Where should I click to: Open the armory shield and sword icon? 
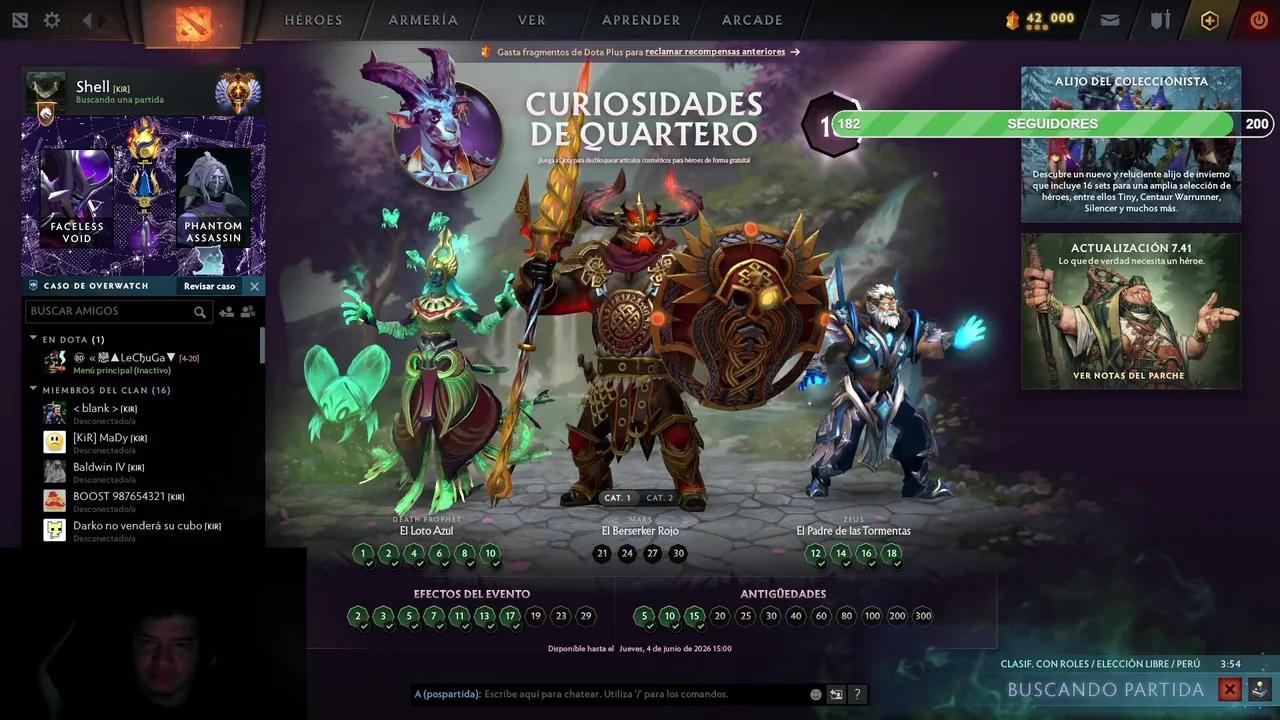[x=1160, y=20]
